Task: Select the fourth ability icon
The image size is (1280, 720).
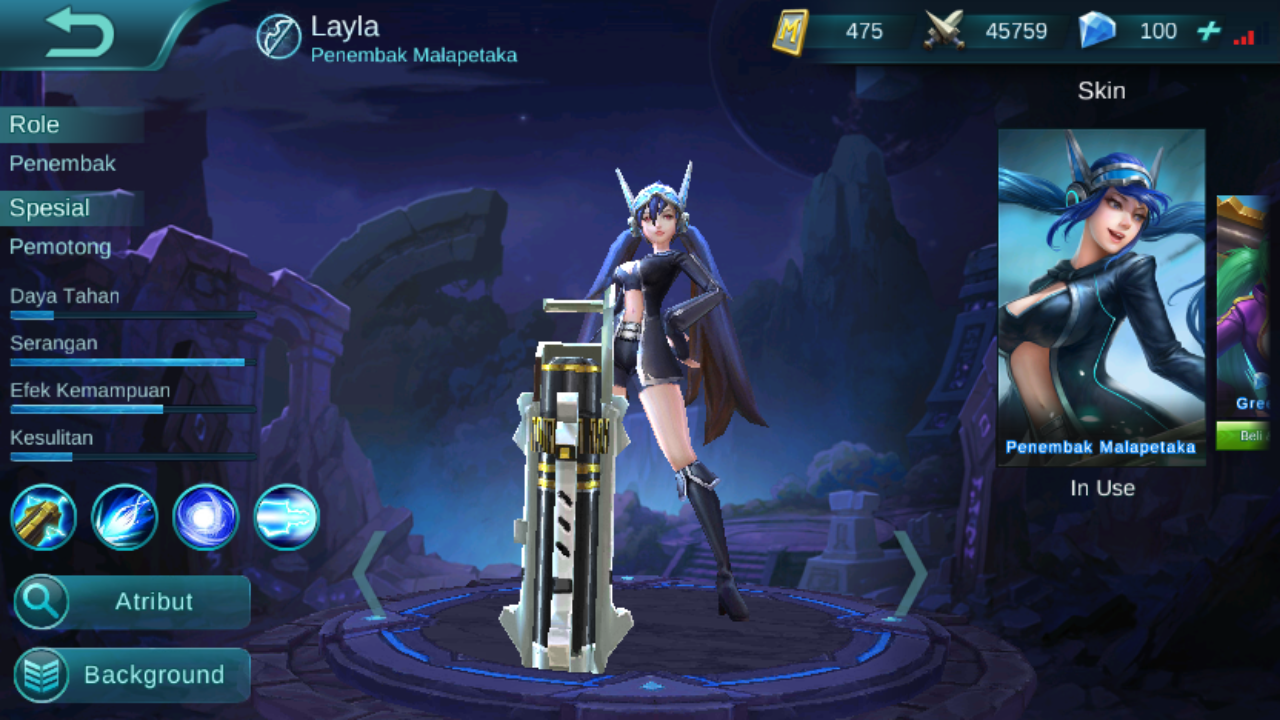Action: tap(287, 517)
